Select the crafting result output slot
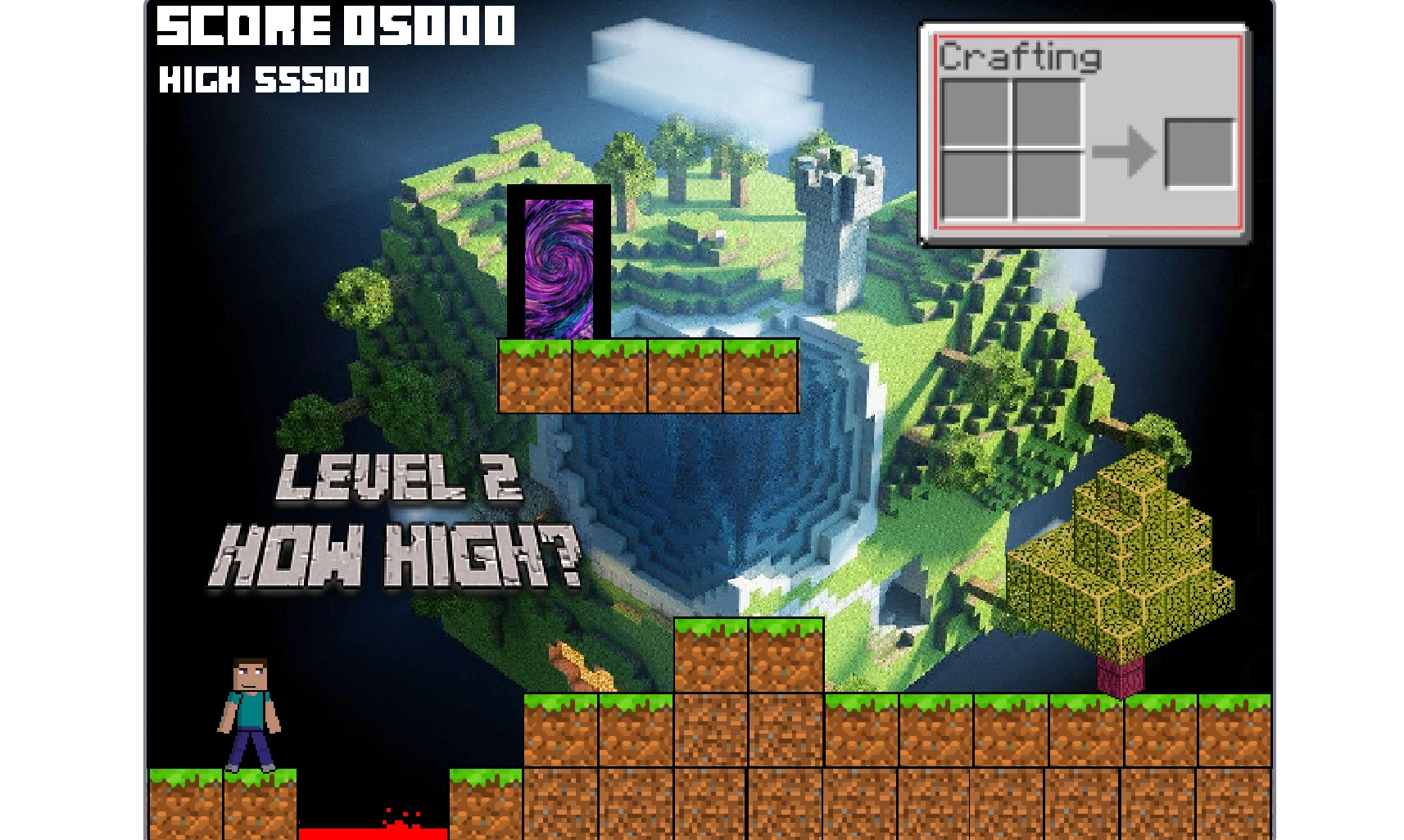 click(1198, 152)
